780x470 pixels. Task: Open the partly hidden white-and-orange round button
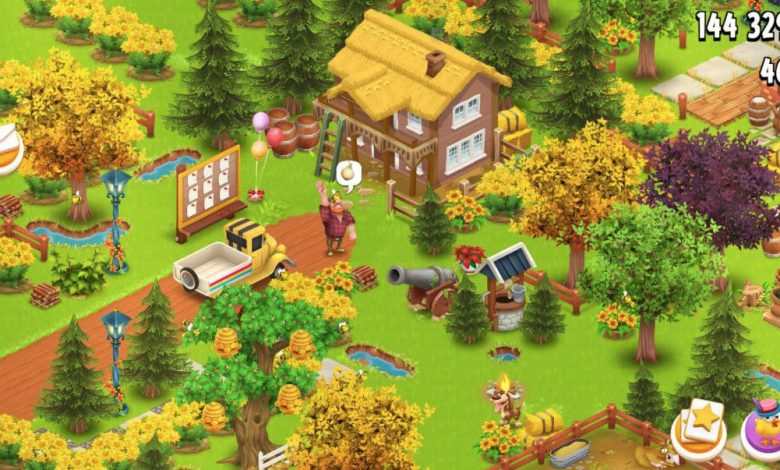tap(8, 148)
